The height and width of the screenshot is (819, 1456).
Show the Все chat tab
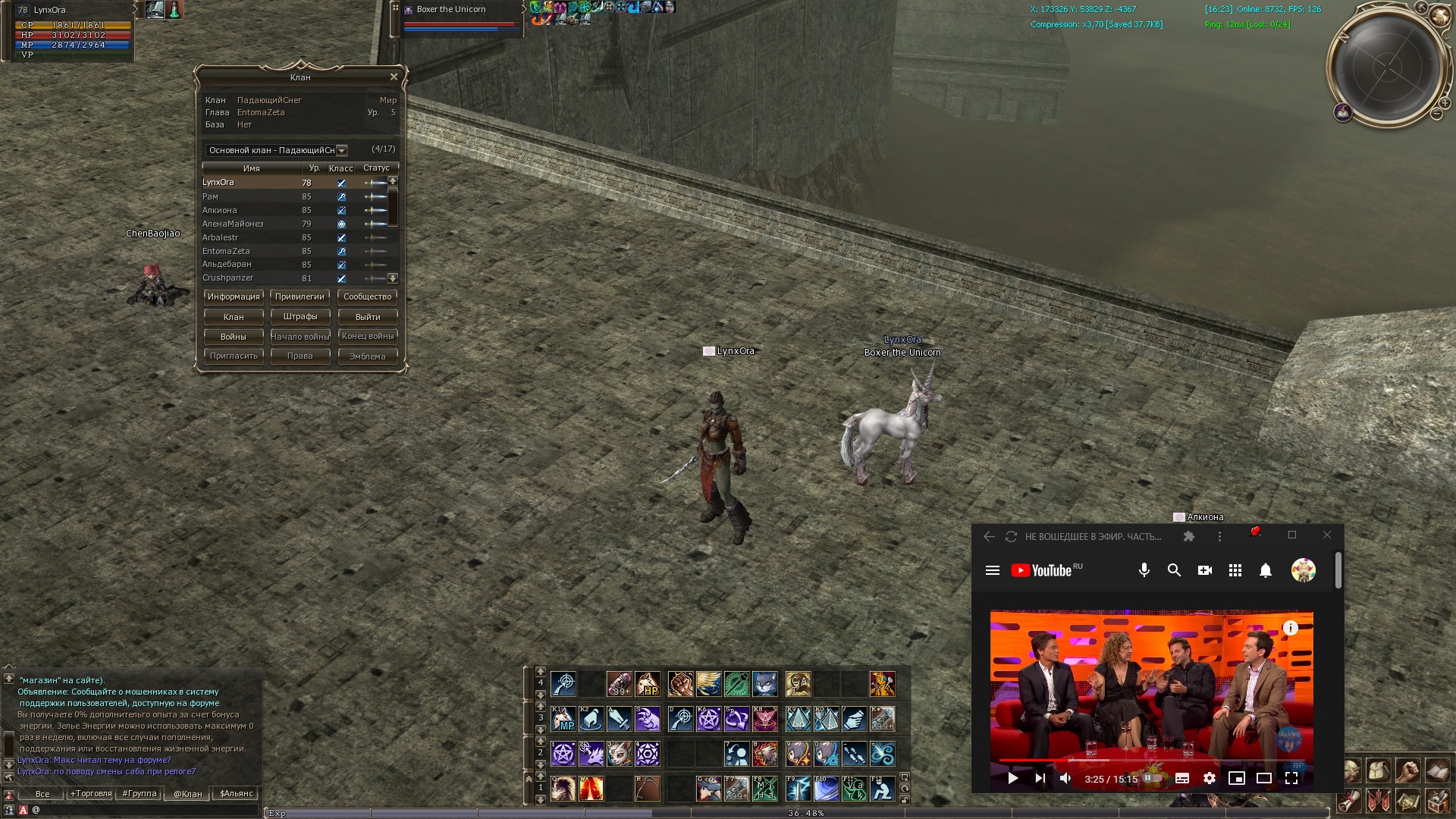[x=42, y=793]
